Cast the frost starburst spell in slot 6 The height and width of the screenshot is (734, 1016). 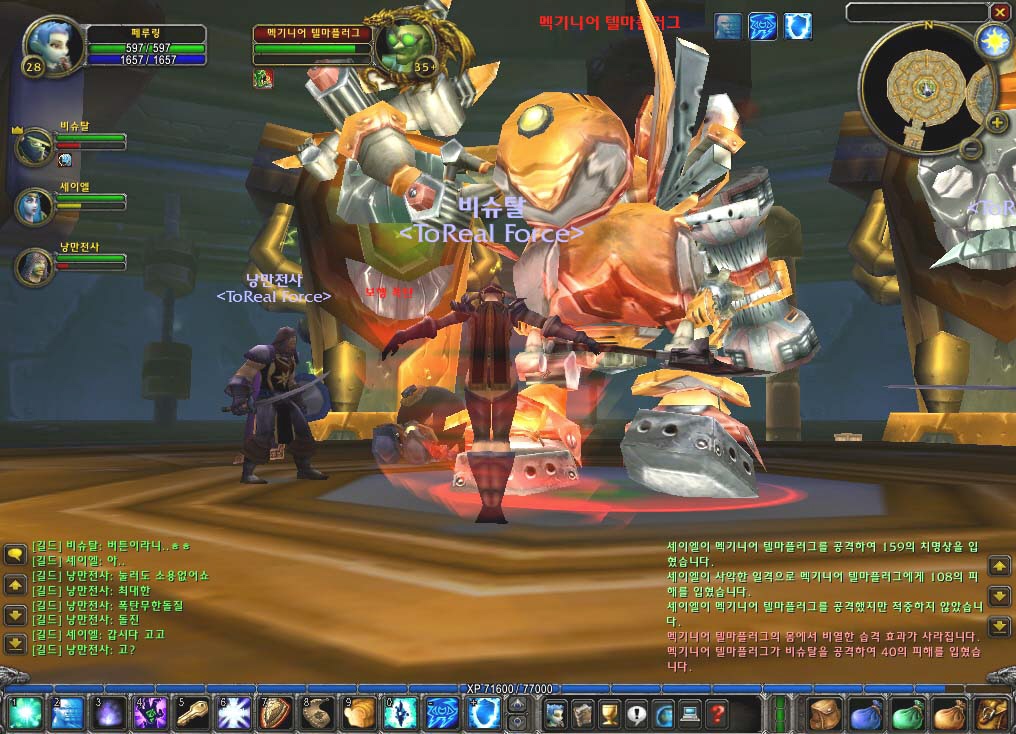coord(233,714)
